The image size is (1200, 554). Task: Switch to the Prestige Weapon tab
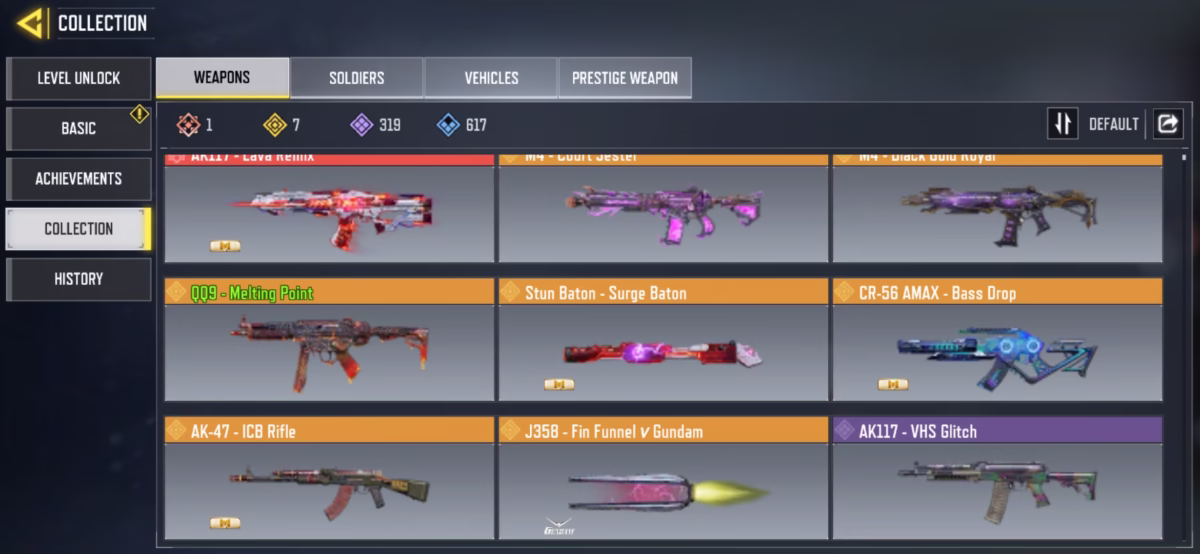point(625,78)
